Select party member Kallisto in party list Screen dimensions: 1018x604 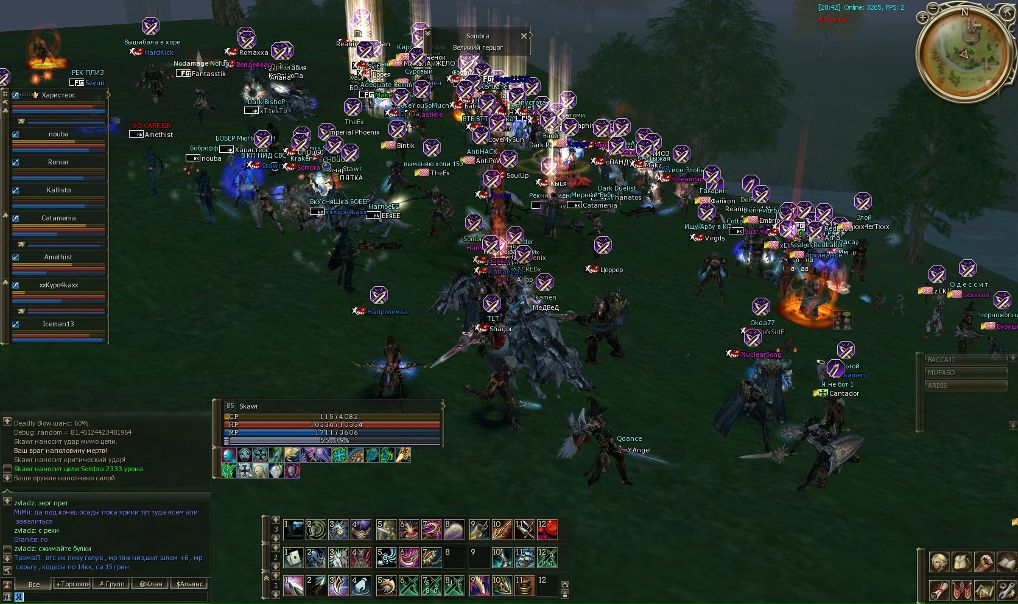58,189
